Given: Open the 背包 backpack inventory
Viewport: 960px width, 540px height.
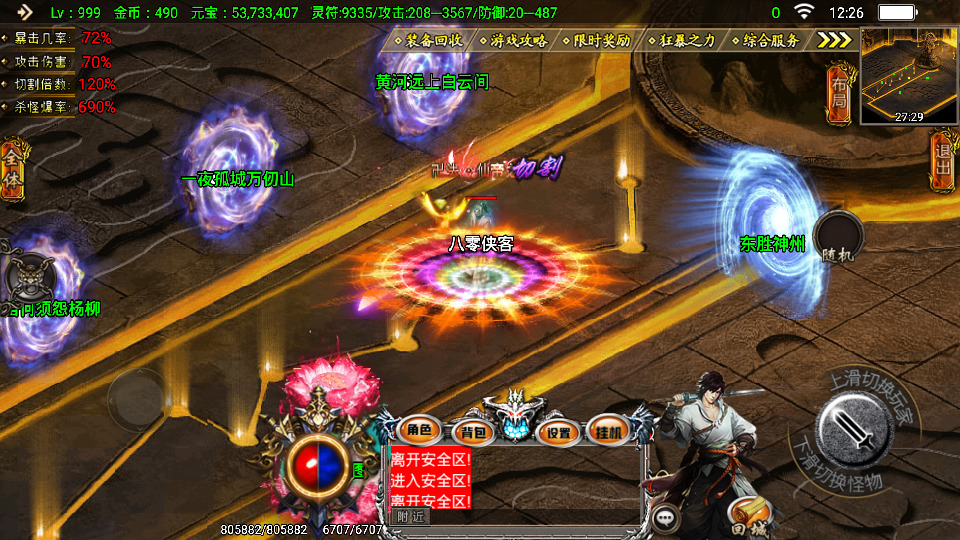Looking at the screenshot, I should [x=472, y=432].
